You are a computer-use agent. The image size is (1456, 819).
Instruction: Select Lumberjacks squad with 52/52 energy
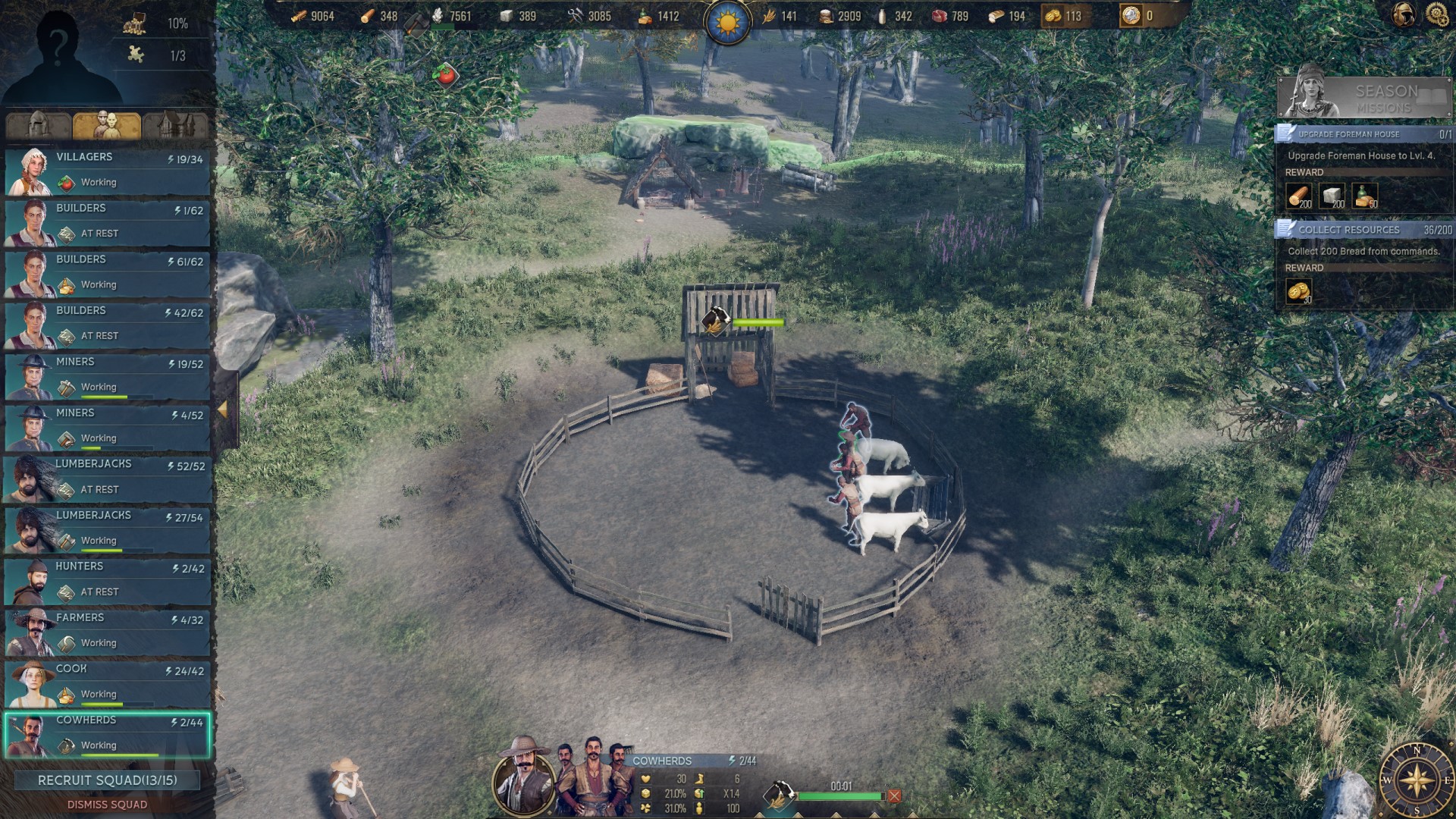(x=107, y=478)
